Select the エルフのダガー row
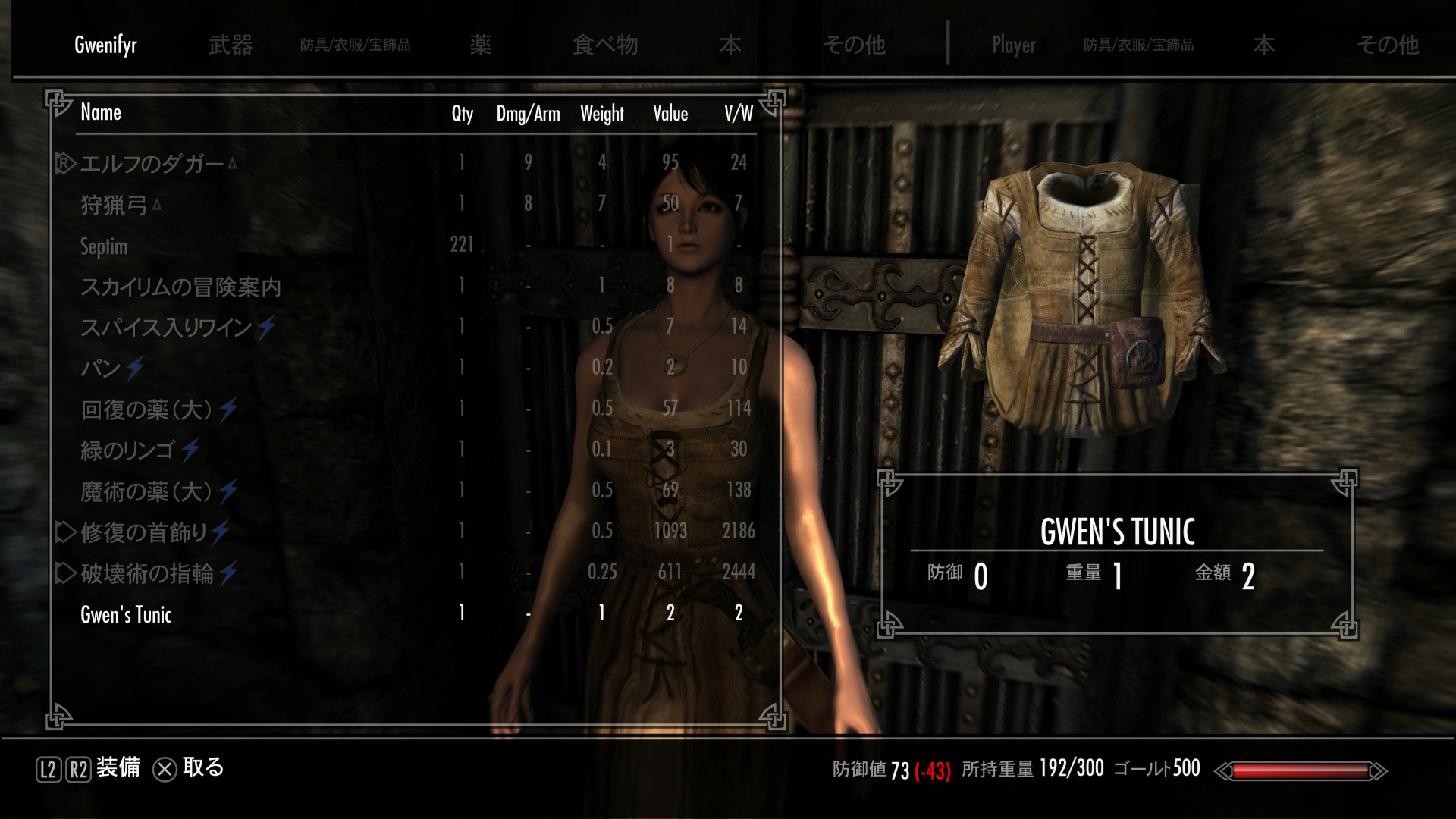1456x819 pixels. tap(152, 164)
